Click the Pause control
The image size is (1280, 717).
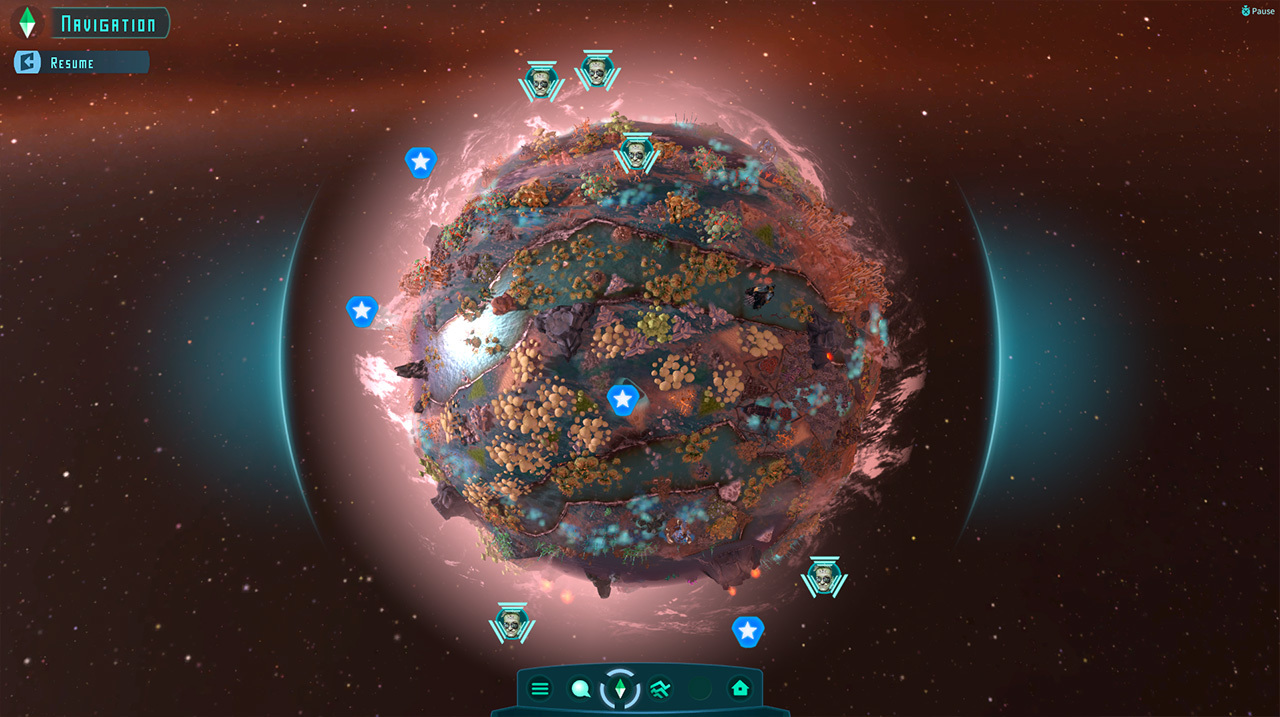[x=1257, y=11]
